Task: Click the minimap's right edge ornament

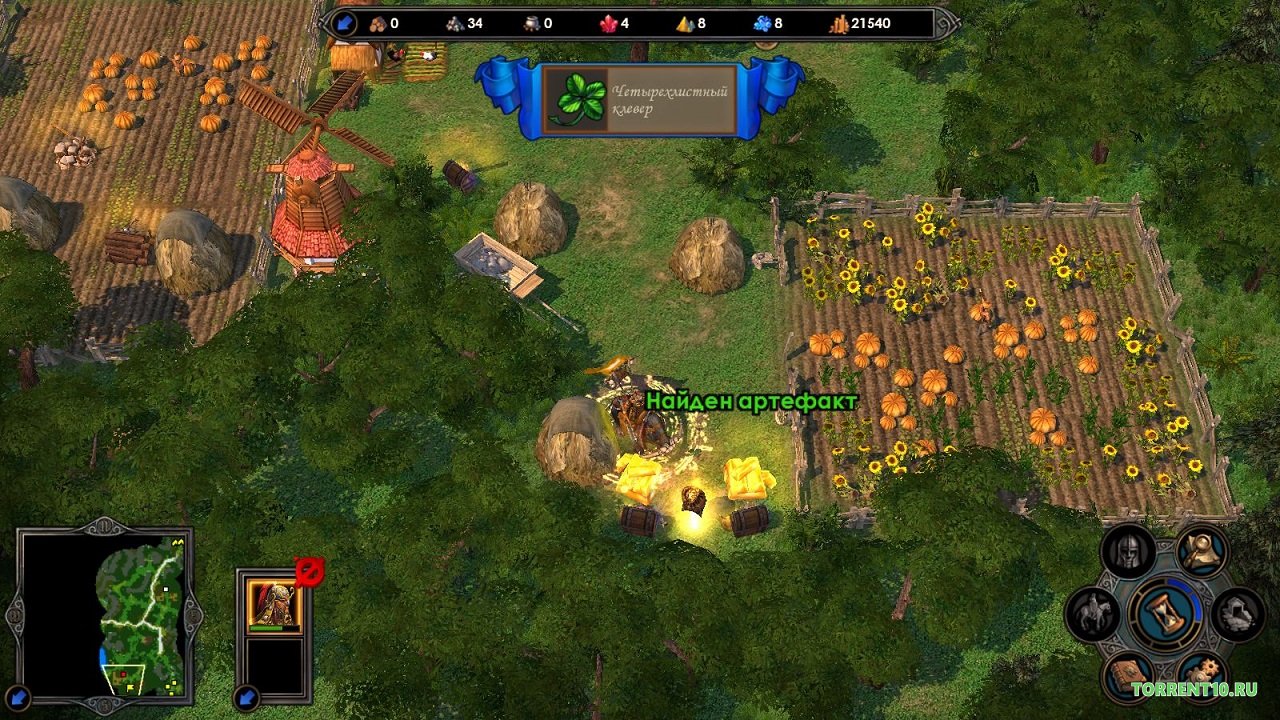Action: 195,613
